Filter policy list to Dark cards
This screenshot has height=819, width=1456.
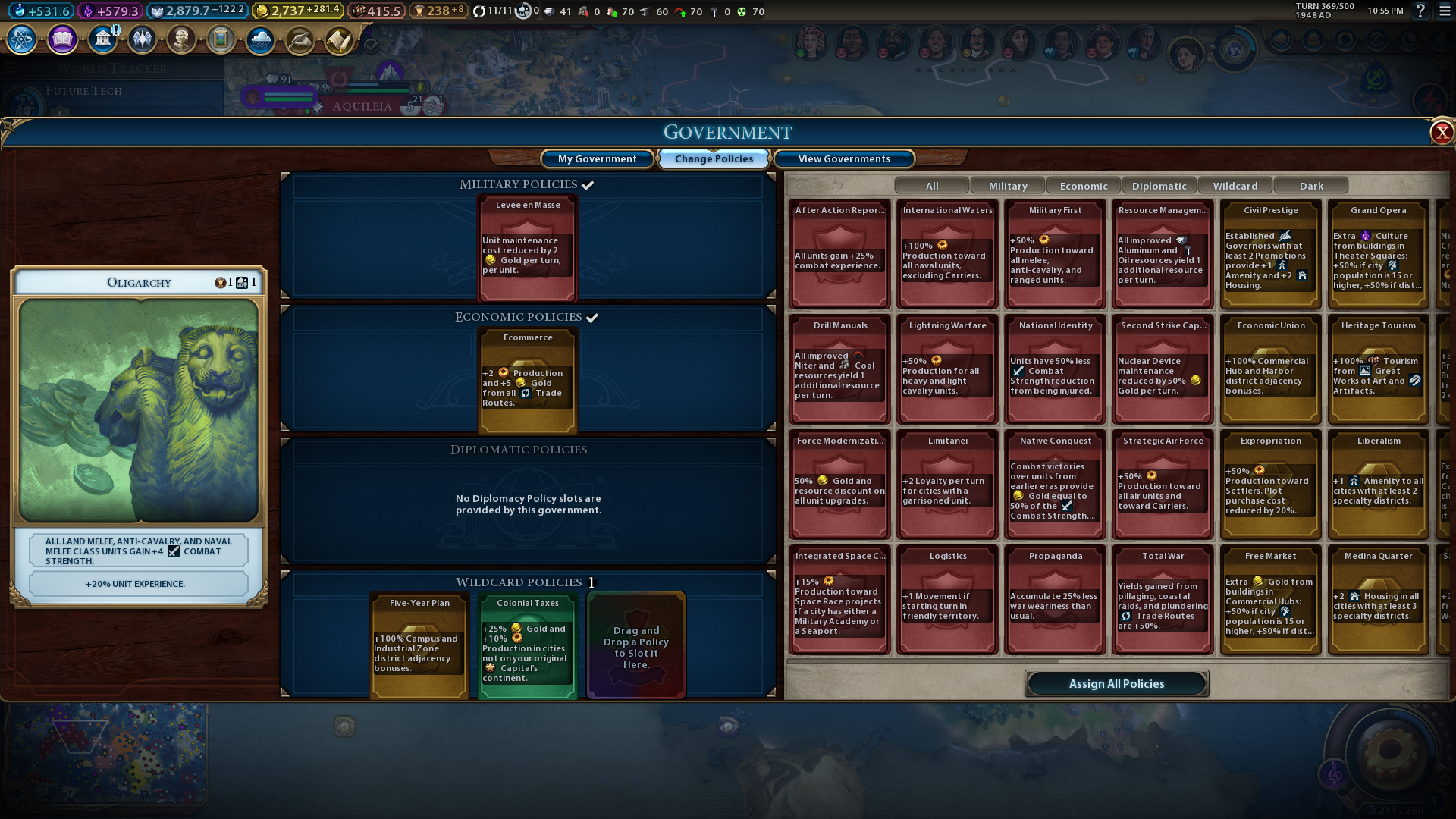point(1310,186)
